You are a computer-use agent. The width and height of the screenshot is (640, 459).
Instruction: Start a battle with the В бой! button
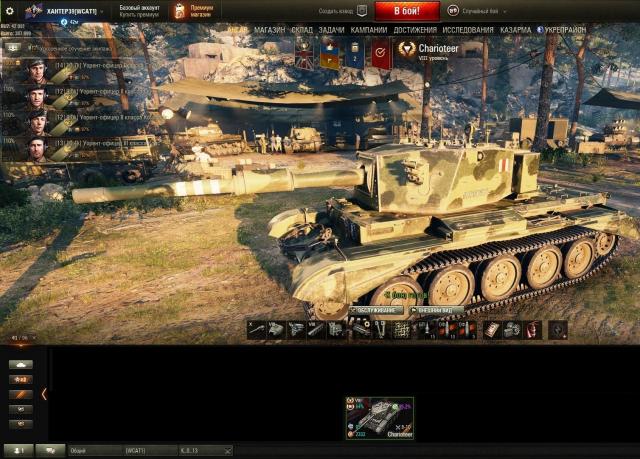(406, 10)
